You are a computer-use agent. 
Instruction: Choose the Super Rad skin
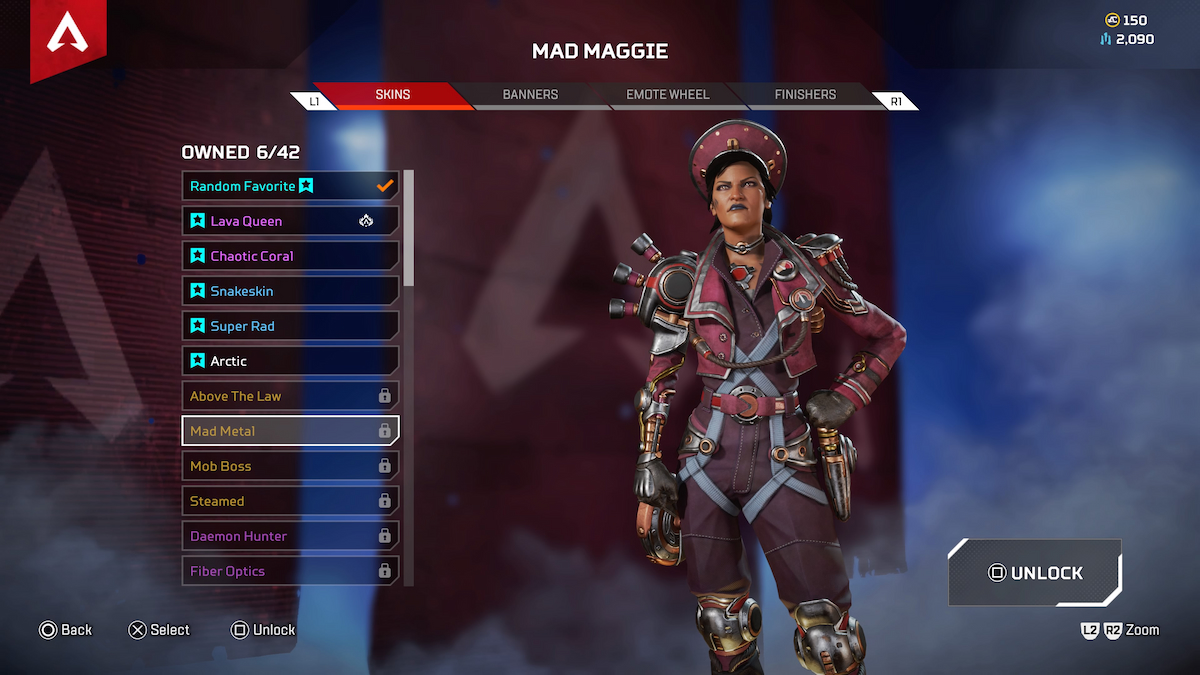[x=290, y=326]
